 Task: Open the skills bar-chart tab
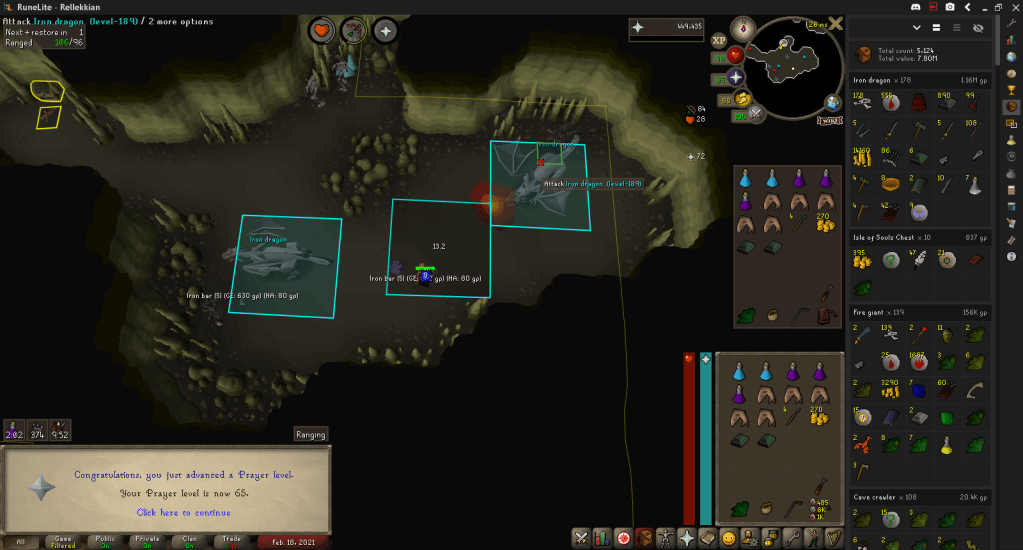point(603,538)
